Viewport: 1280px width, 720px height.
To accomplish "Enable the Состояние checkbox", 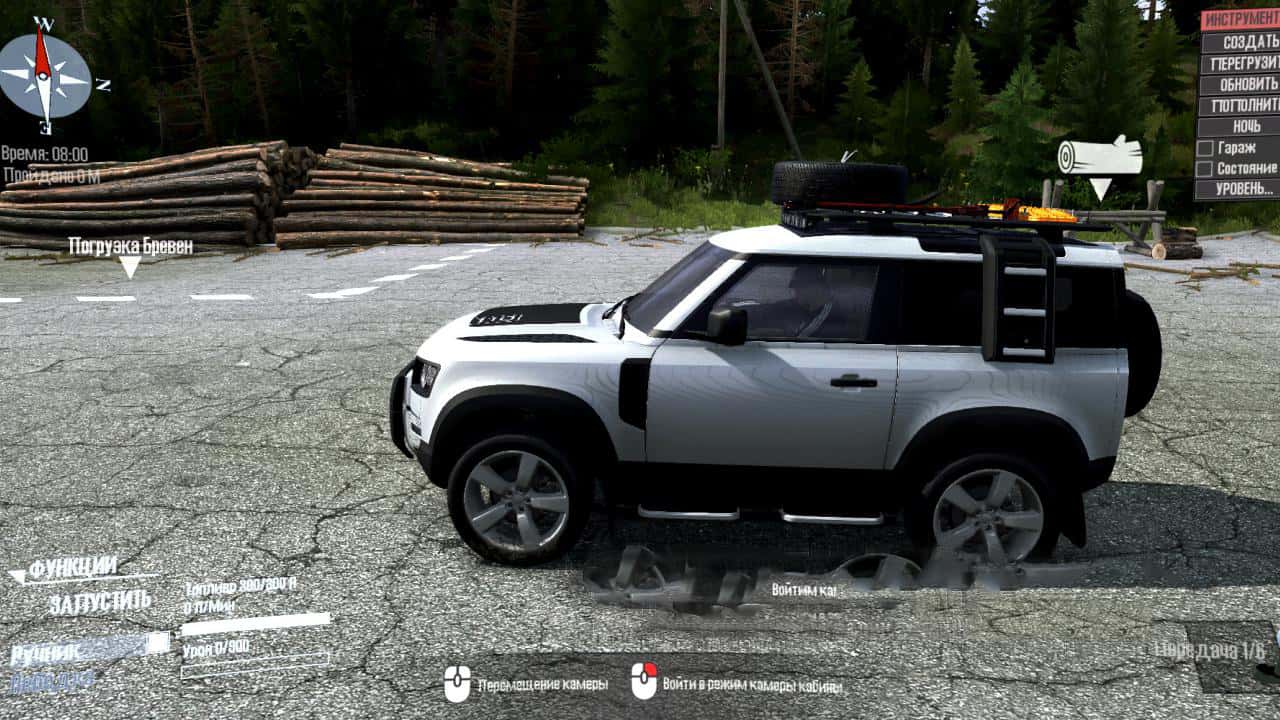I will 1206,169.
